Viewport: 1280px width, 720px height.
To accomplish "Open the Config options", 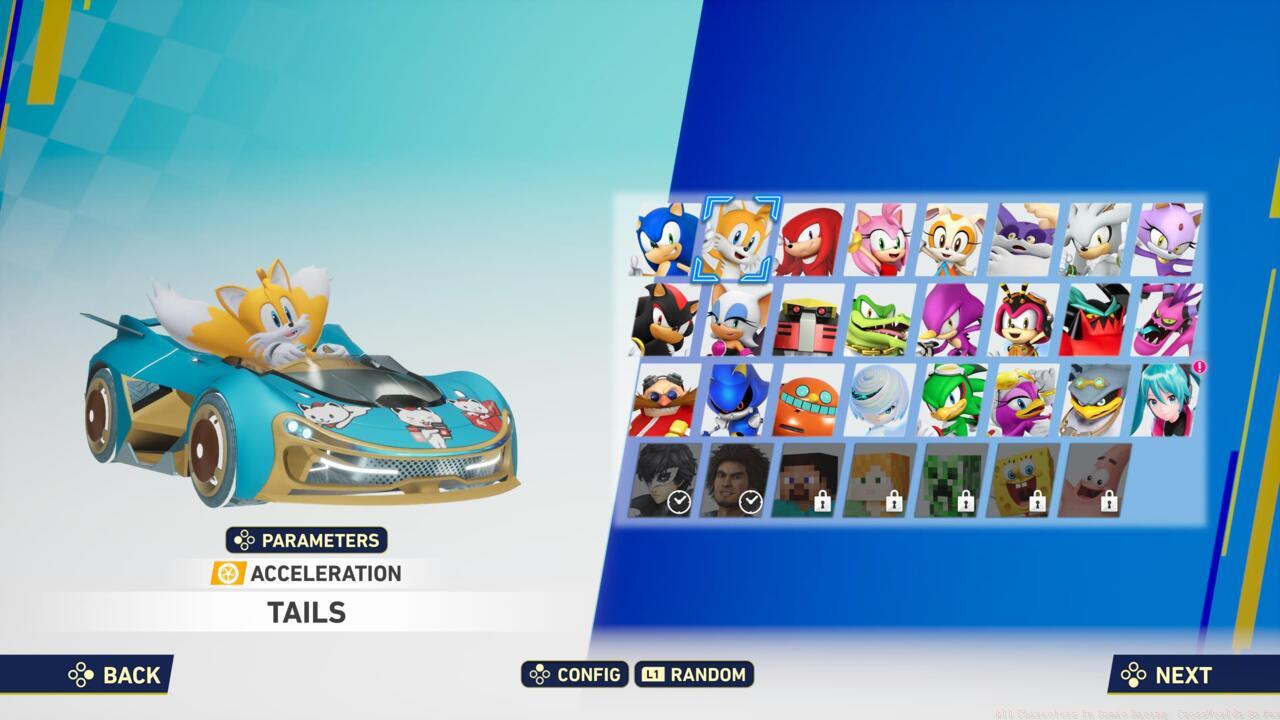I will click(575, 675).
